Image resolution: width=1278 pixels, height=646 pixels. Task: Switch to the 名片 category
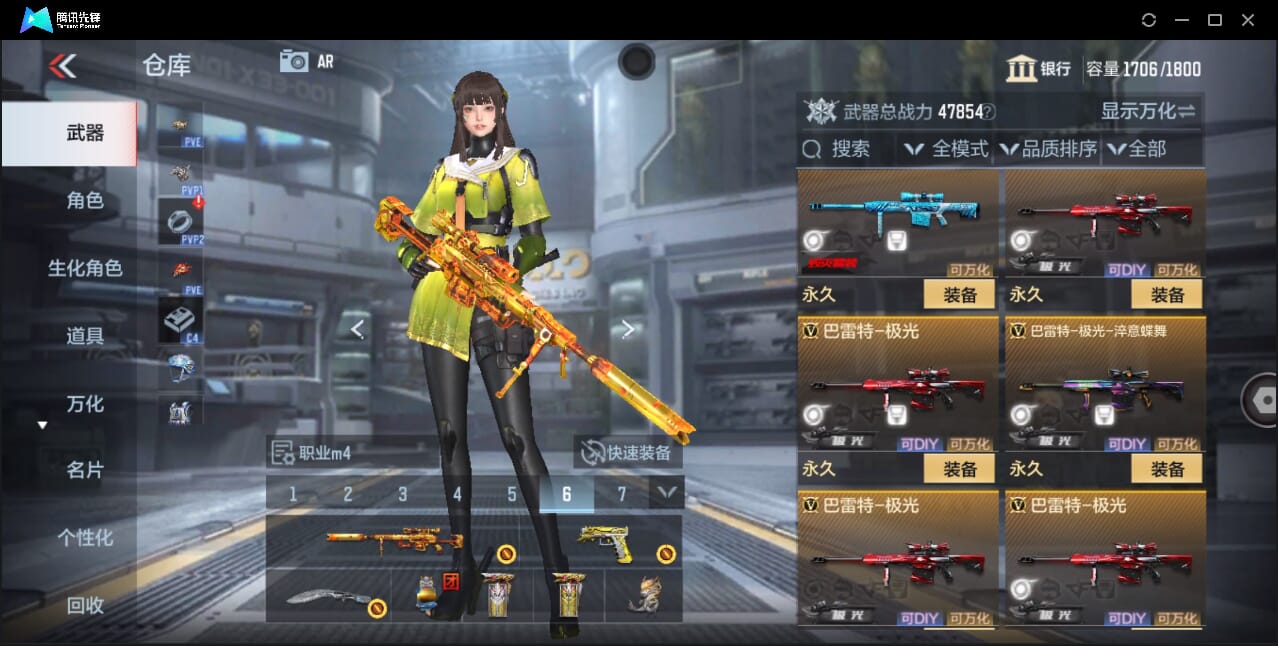pos(85,470)
